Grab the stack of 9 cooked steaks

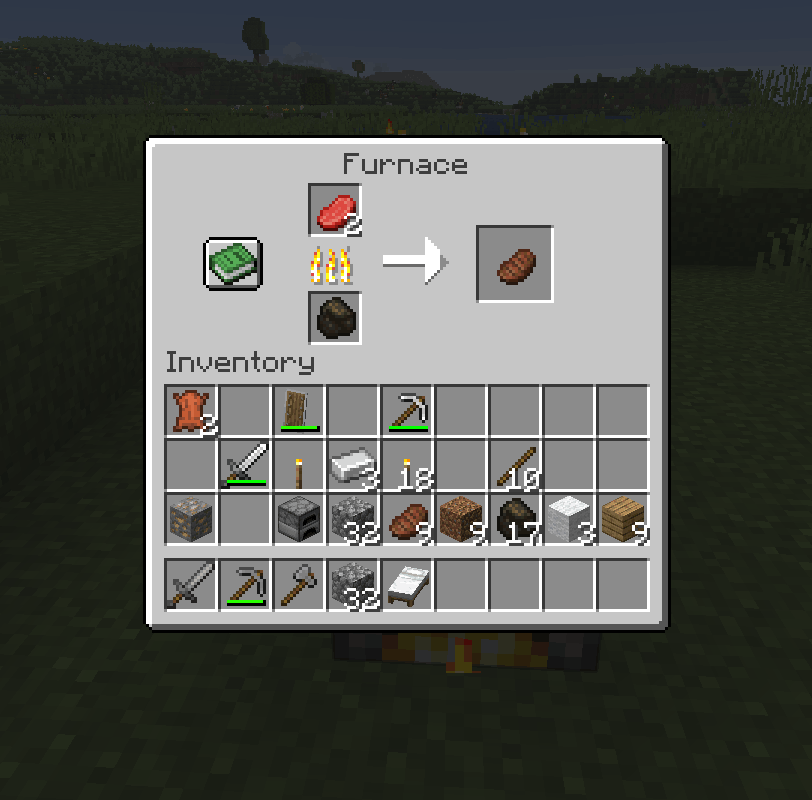407,519
